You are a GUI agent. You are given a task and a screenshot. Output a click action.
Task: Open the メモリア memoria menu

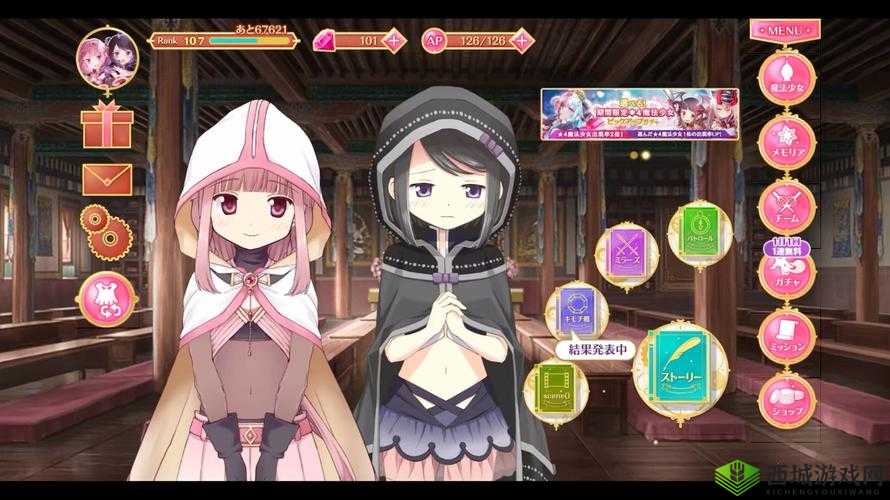pyautogui.click(x=788, y=140)
